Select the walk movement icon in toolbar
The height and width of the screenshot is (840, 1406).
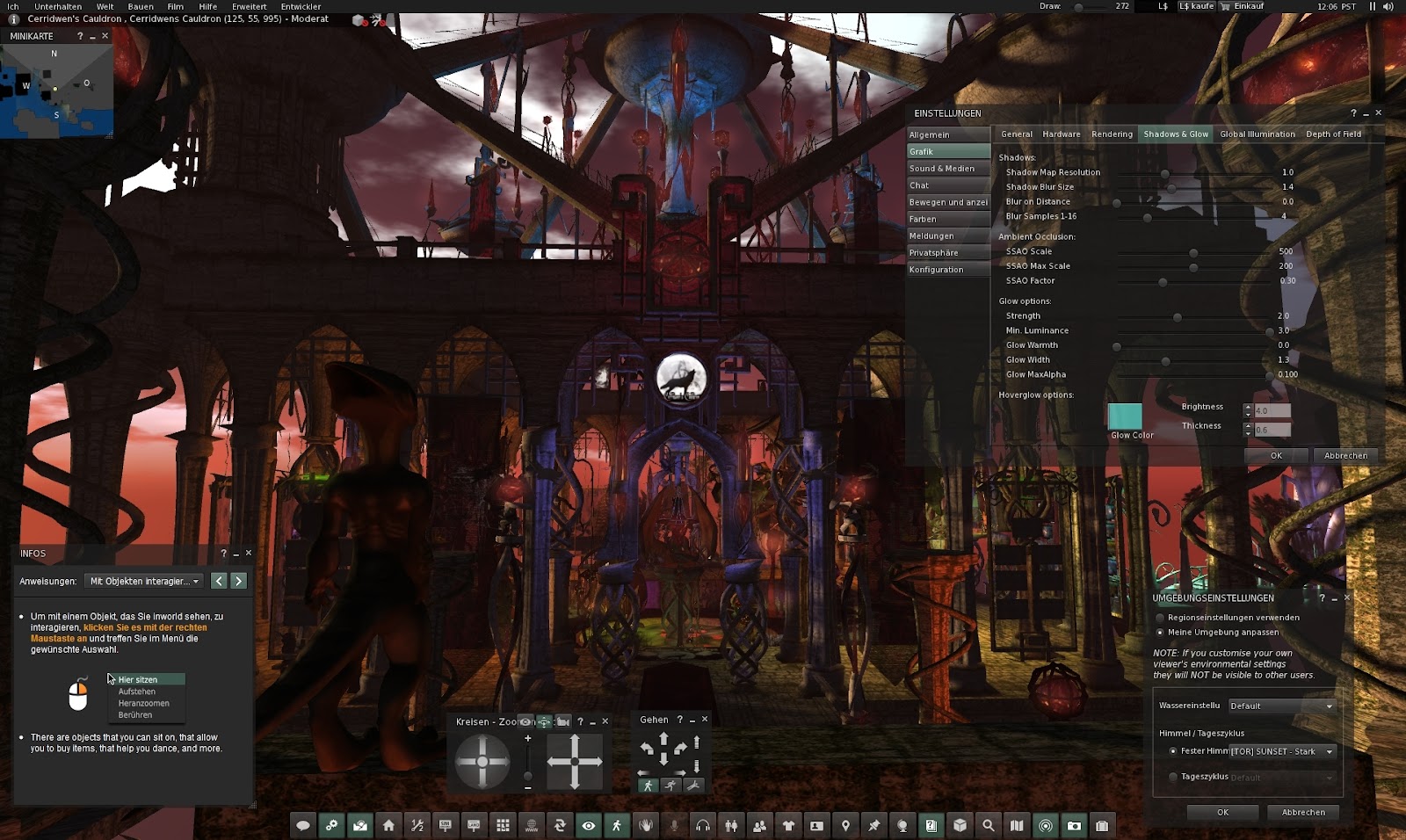618,826
